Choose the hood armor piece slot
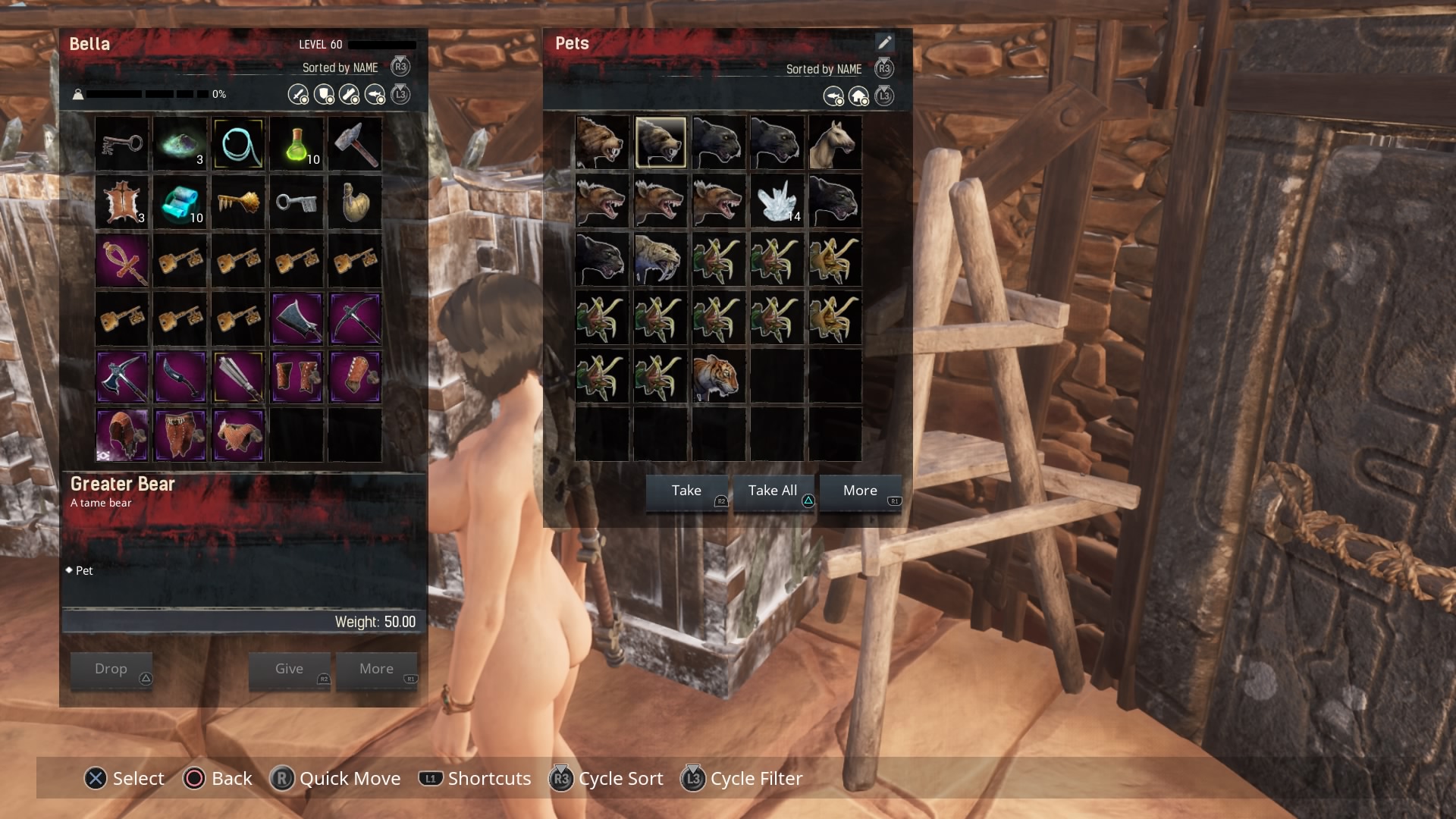 click(x=122, y=435)
